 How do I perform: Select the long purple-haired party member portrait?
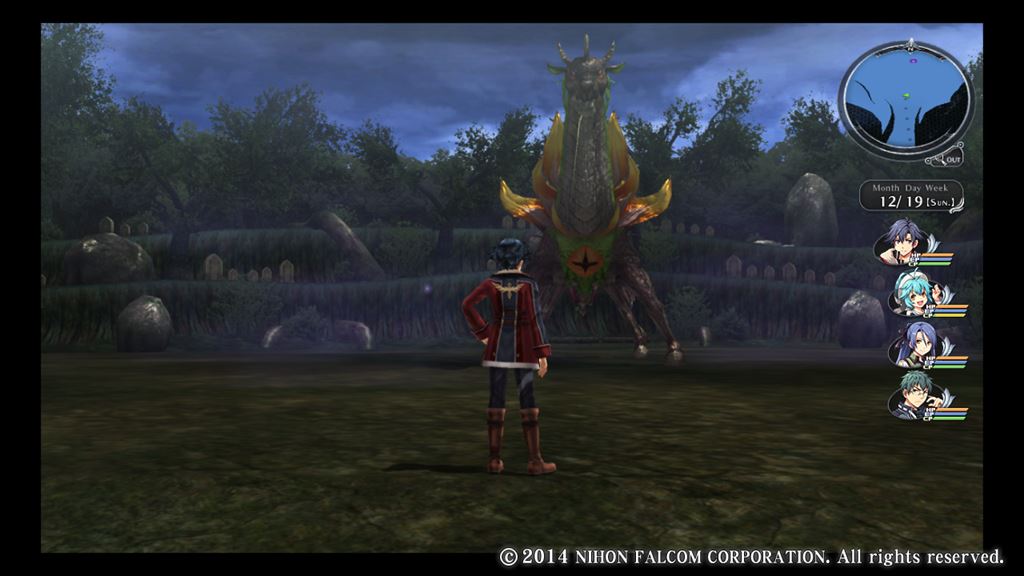point(911,346)
